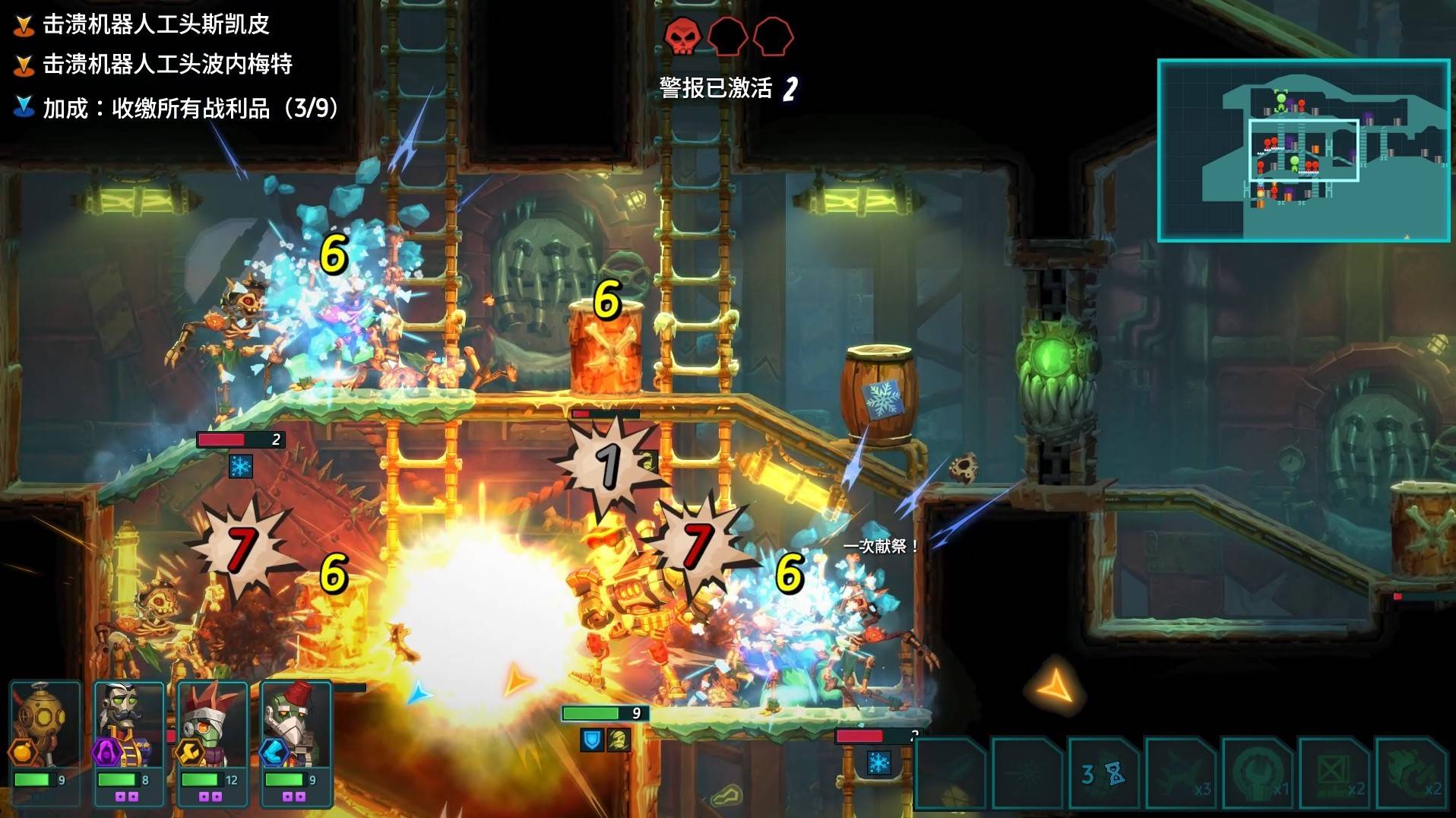
Task: Click the Skipper foreman defeat objective
Action: [x=156, y=24]
